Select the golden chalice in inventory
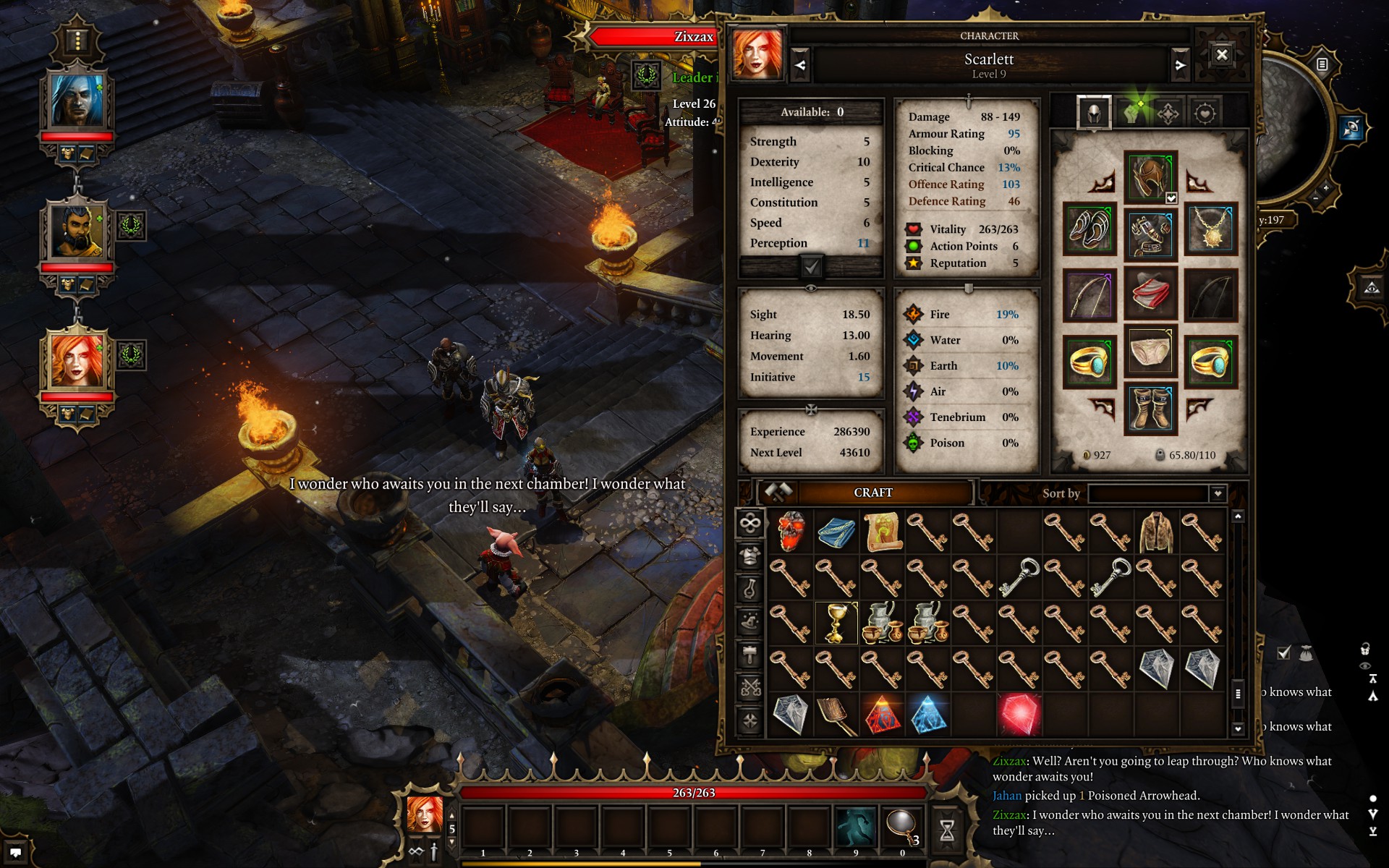 coord(836,623)
